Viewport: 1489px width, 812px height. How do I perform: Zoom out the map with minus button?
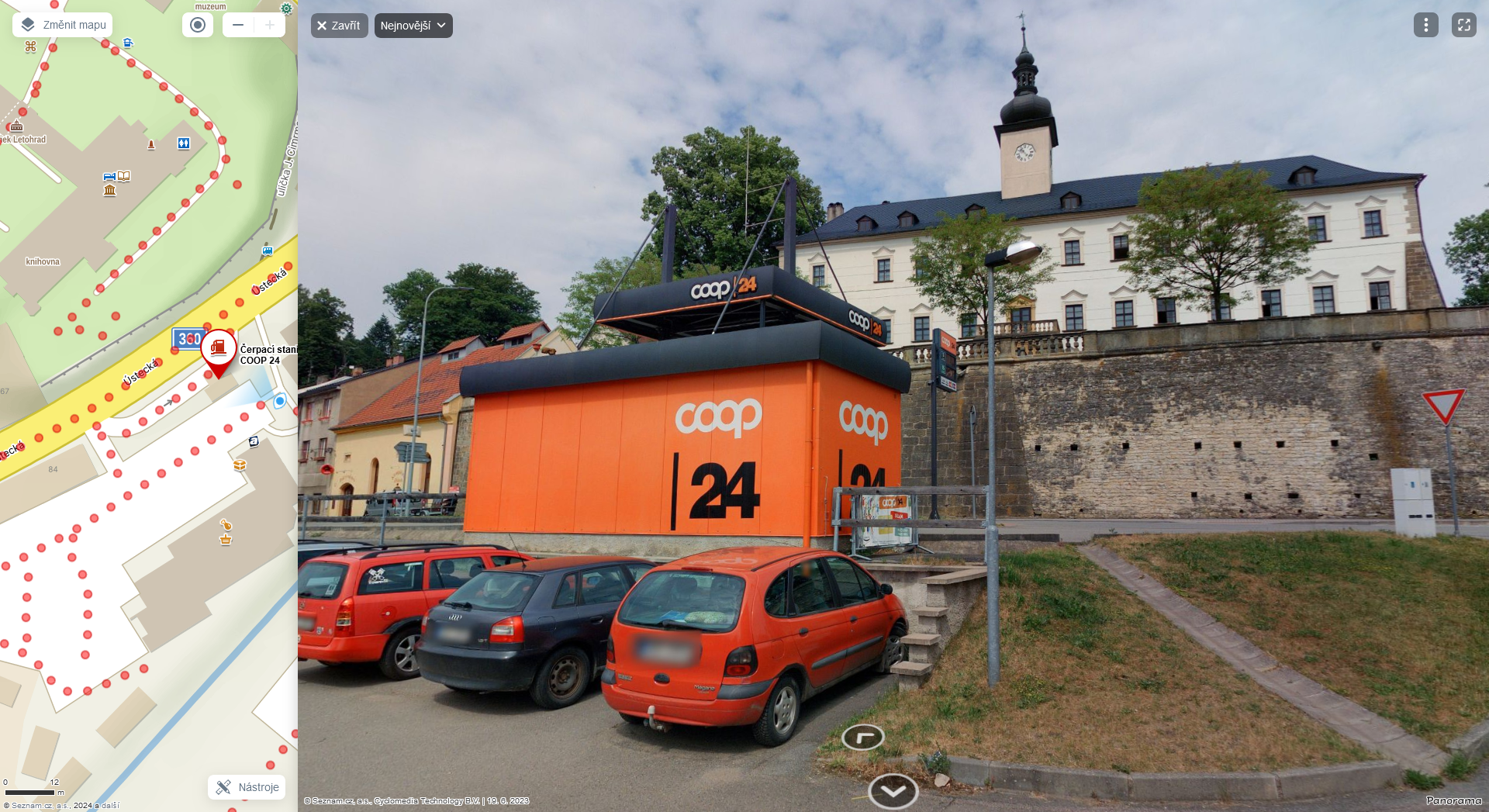tap(238, 25)
